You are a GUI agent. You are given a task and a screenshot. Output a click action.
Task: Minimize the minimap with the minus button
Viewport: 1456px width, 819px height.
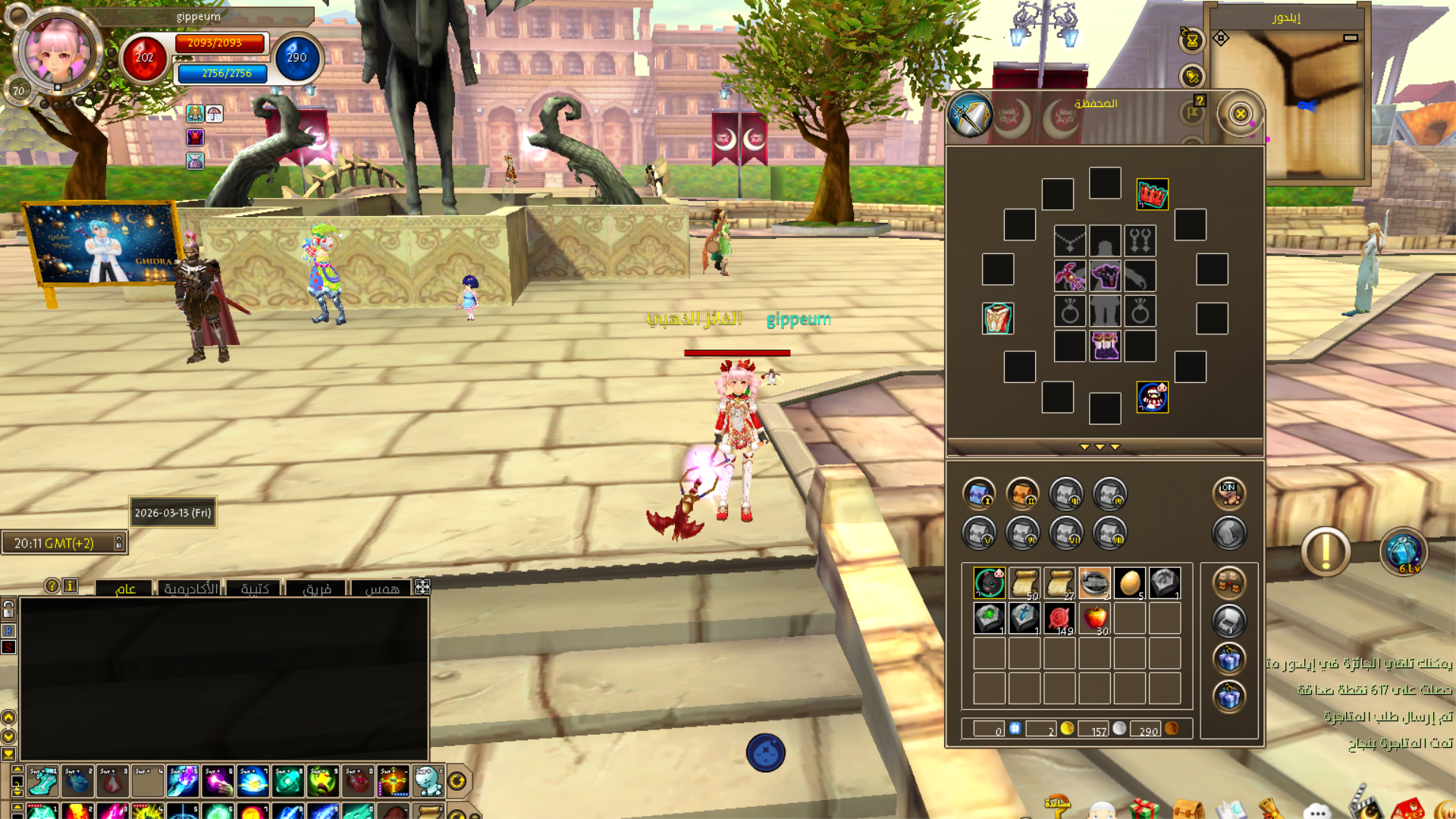[x=1351, y=38]
